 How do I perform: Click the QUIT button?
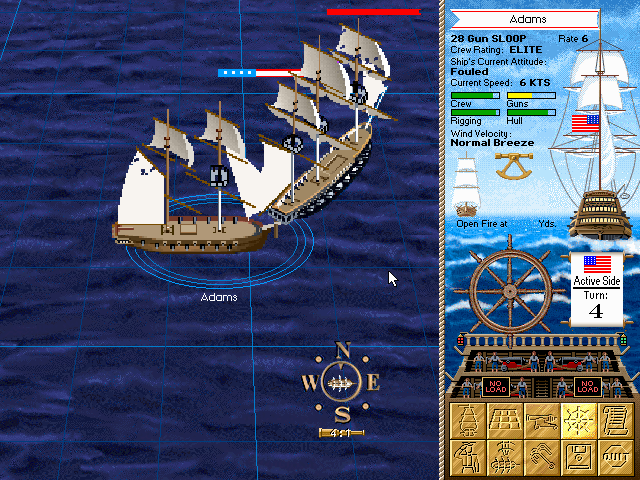(617, 457)
